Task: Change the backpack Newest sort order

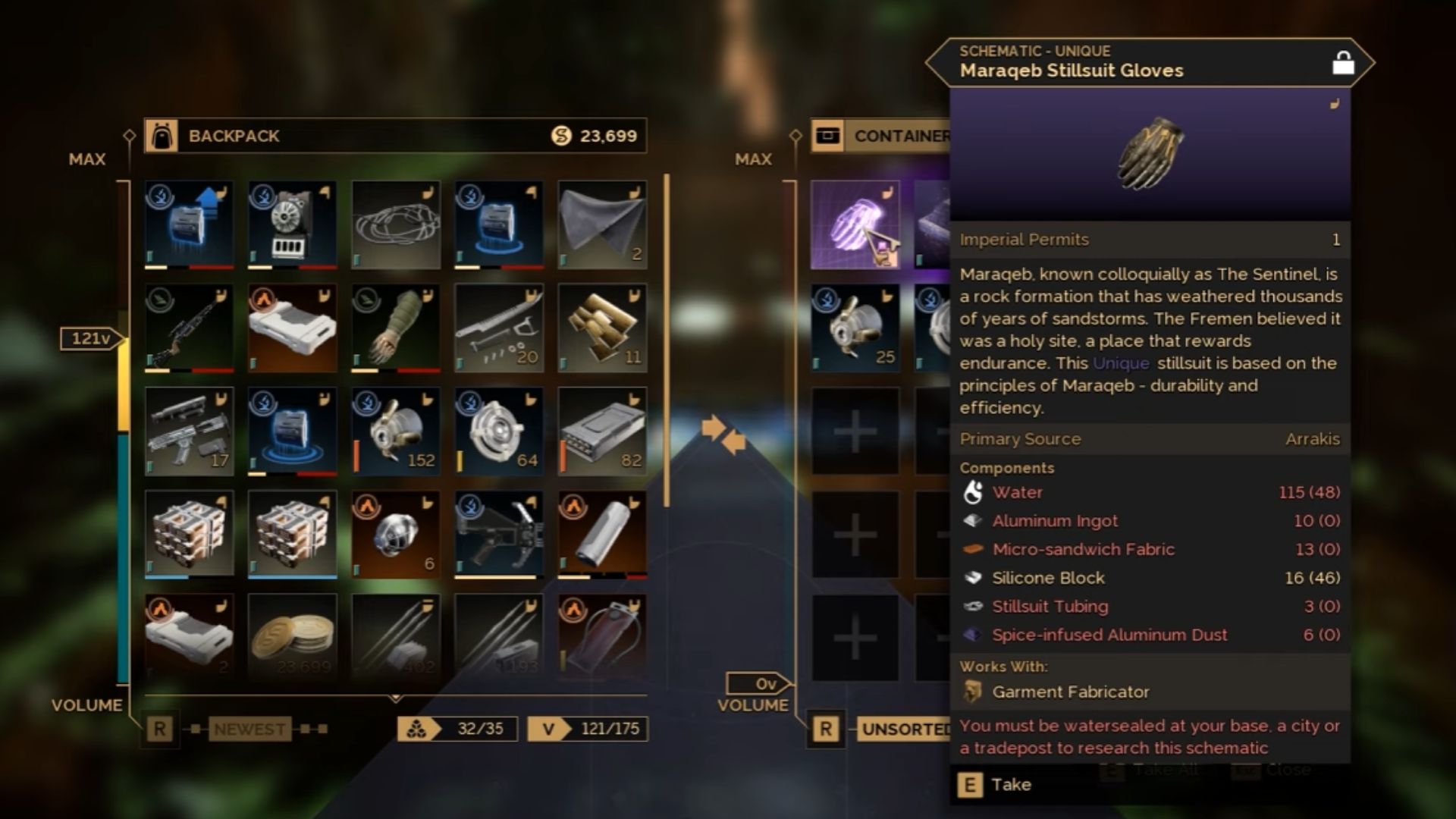Action: [249, 729]
